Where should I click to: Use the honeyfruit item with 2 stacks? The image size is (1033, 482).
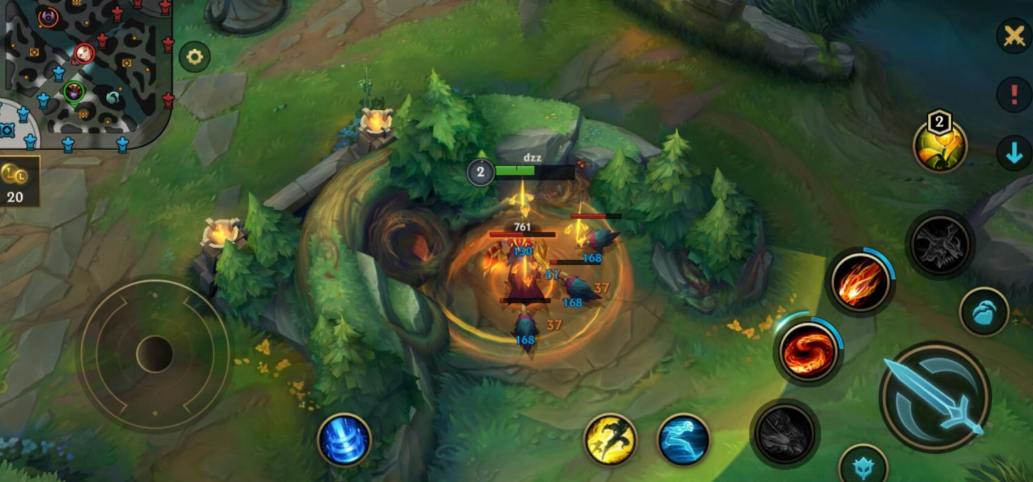click(940, 146)
